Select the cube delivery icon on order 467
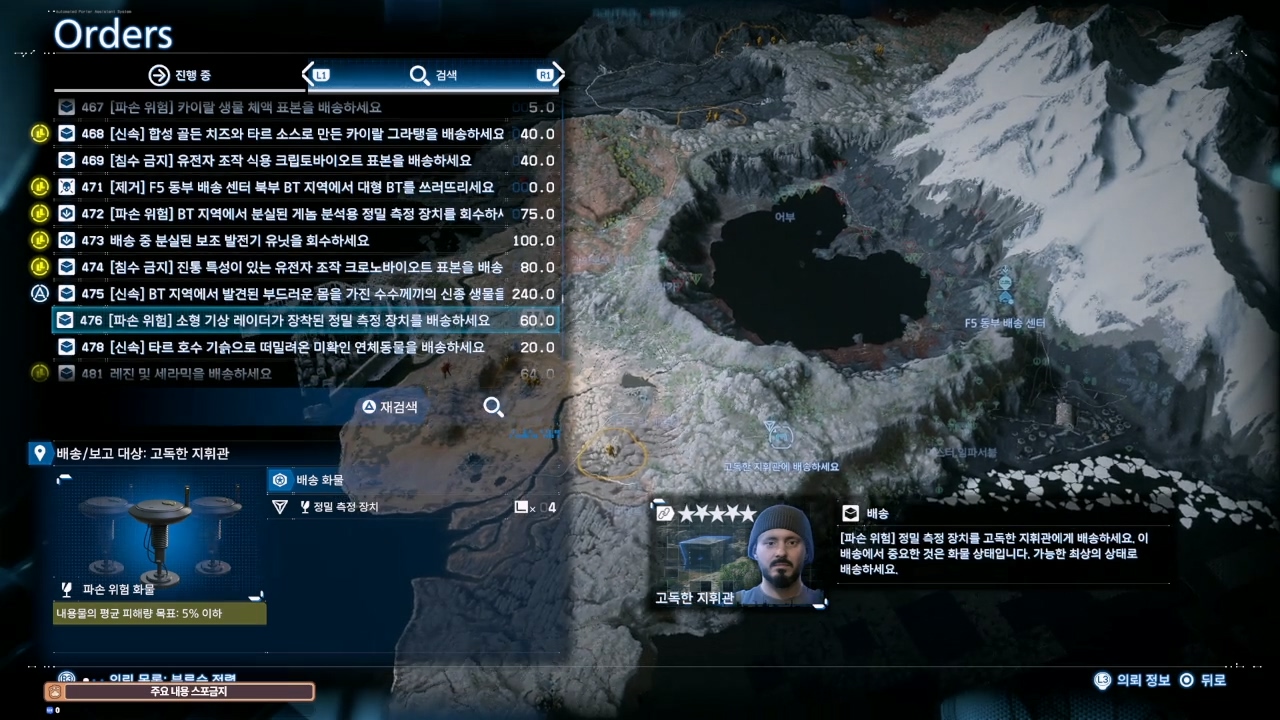 [x=65, y=107]
